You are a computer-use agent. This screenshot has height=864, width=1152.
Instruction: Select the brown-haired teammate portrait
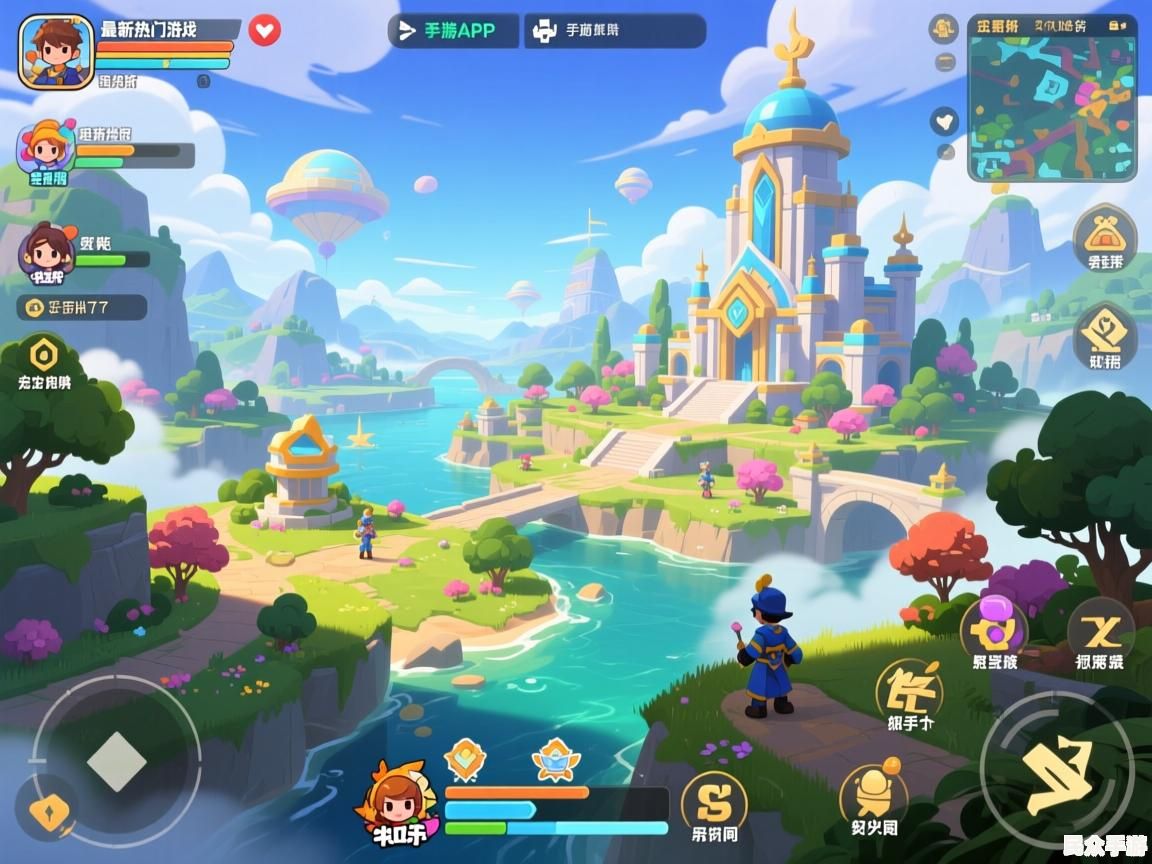(46, 251)
